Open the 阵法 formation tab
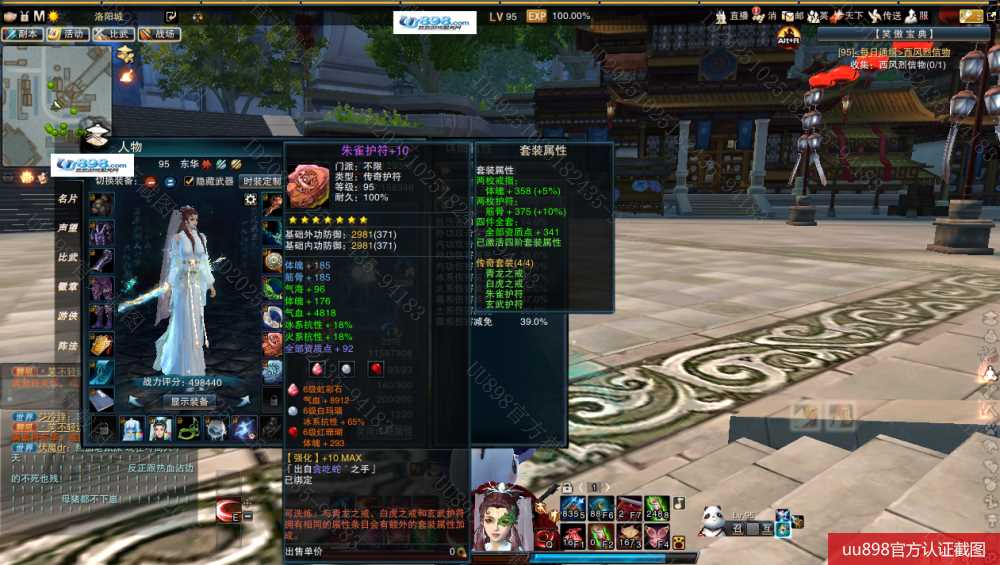The height and width of the screenshot is (565, 1000). pos(67,345)
